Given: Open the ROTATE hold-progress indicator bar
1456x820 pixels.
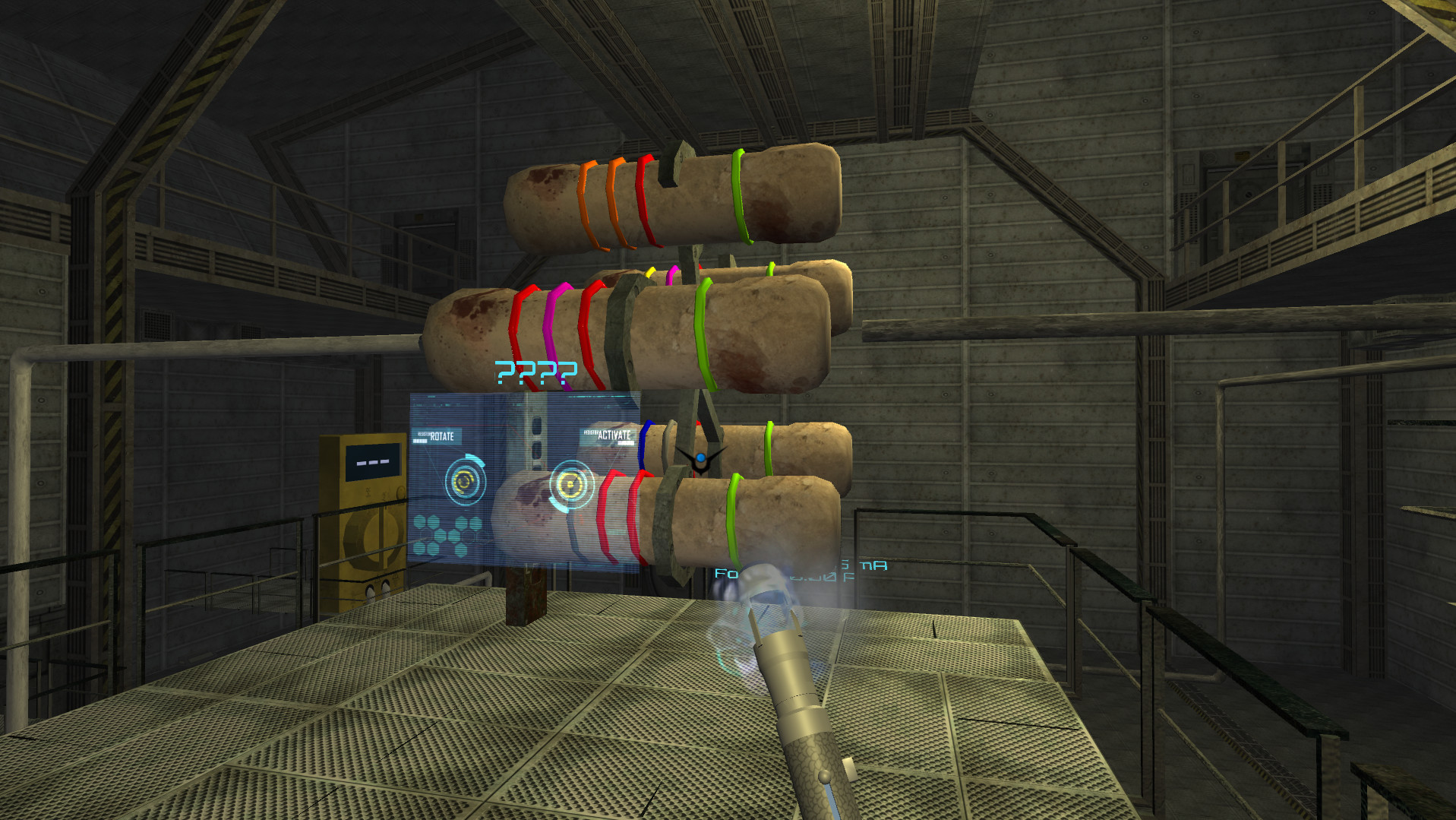Looking at the screenshot, I should click(x=421, y=441).
